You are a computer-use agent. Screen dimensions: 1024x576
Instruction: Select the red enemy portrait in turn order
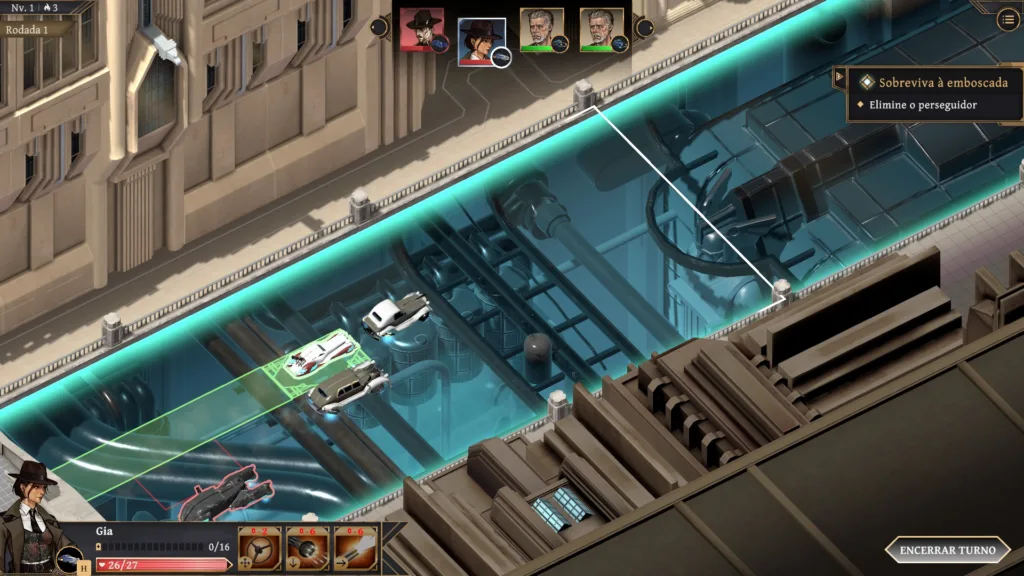[x=422, y=30]
